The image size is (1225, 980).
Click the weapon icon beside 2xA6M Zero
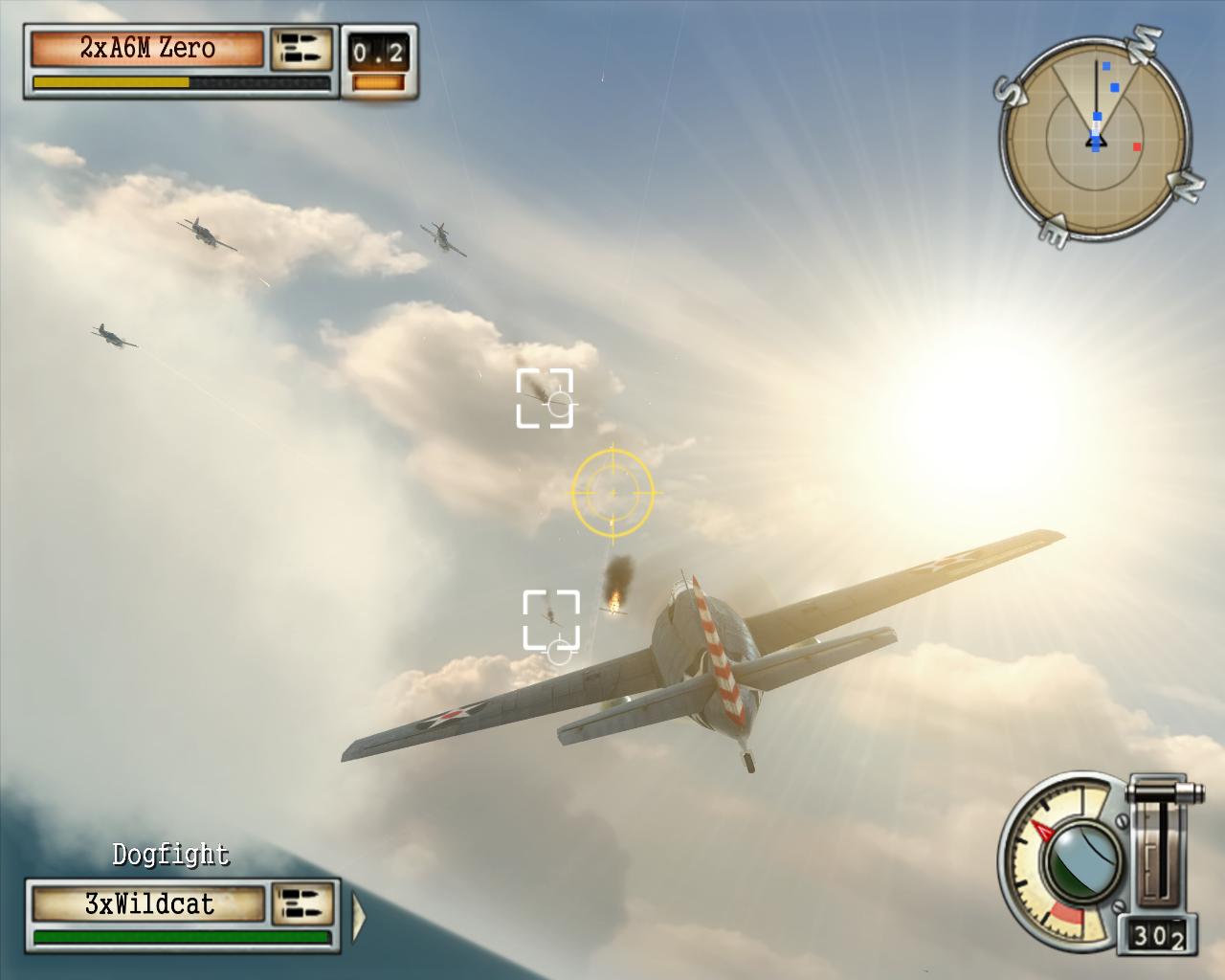pos(301,50)
